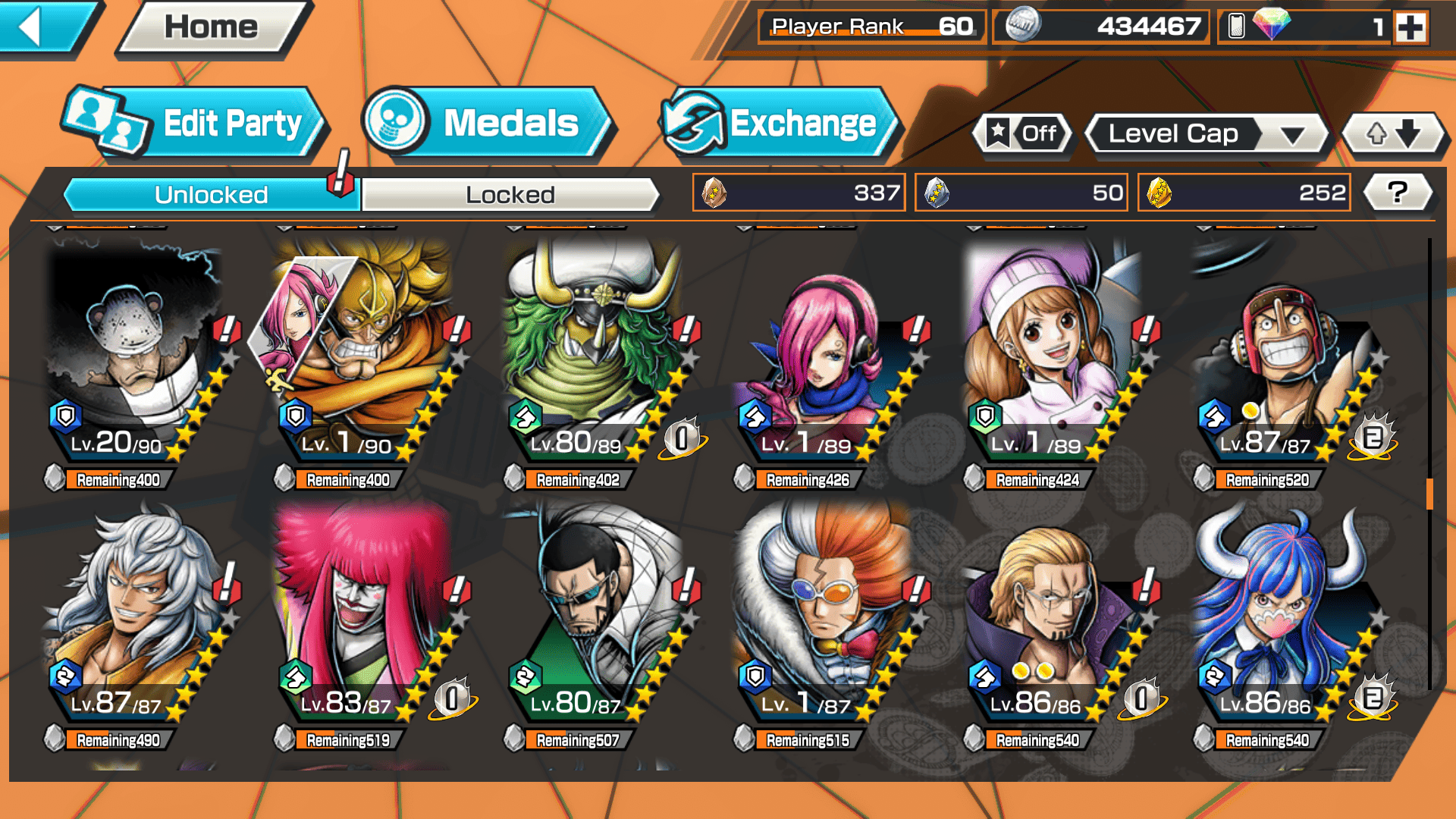1456x819 pixels.
Task: Toggle the favorite star filter Off button
Action: 1023,134
